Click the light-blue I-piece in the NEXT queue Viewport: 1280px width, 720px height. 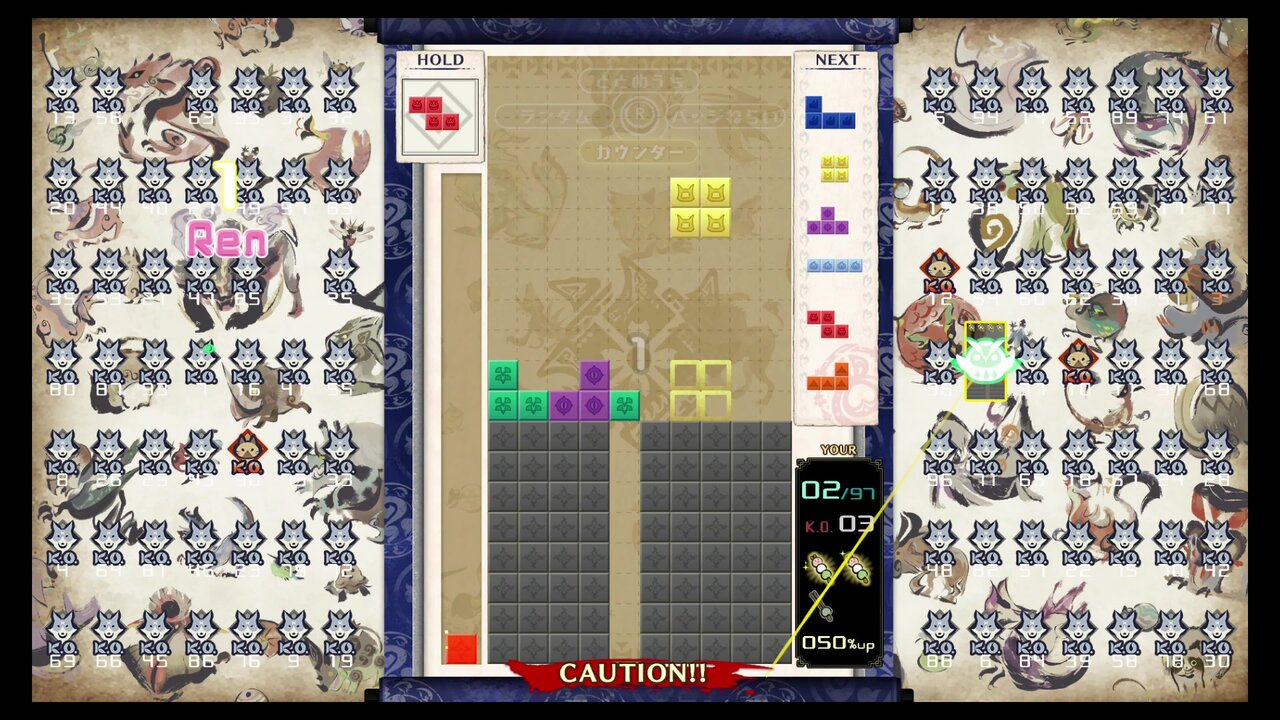pyautogui.click(x=835, y=265)
